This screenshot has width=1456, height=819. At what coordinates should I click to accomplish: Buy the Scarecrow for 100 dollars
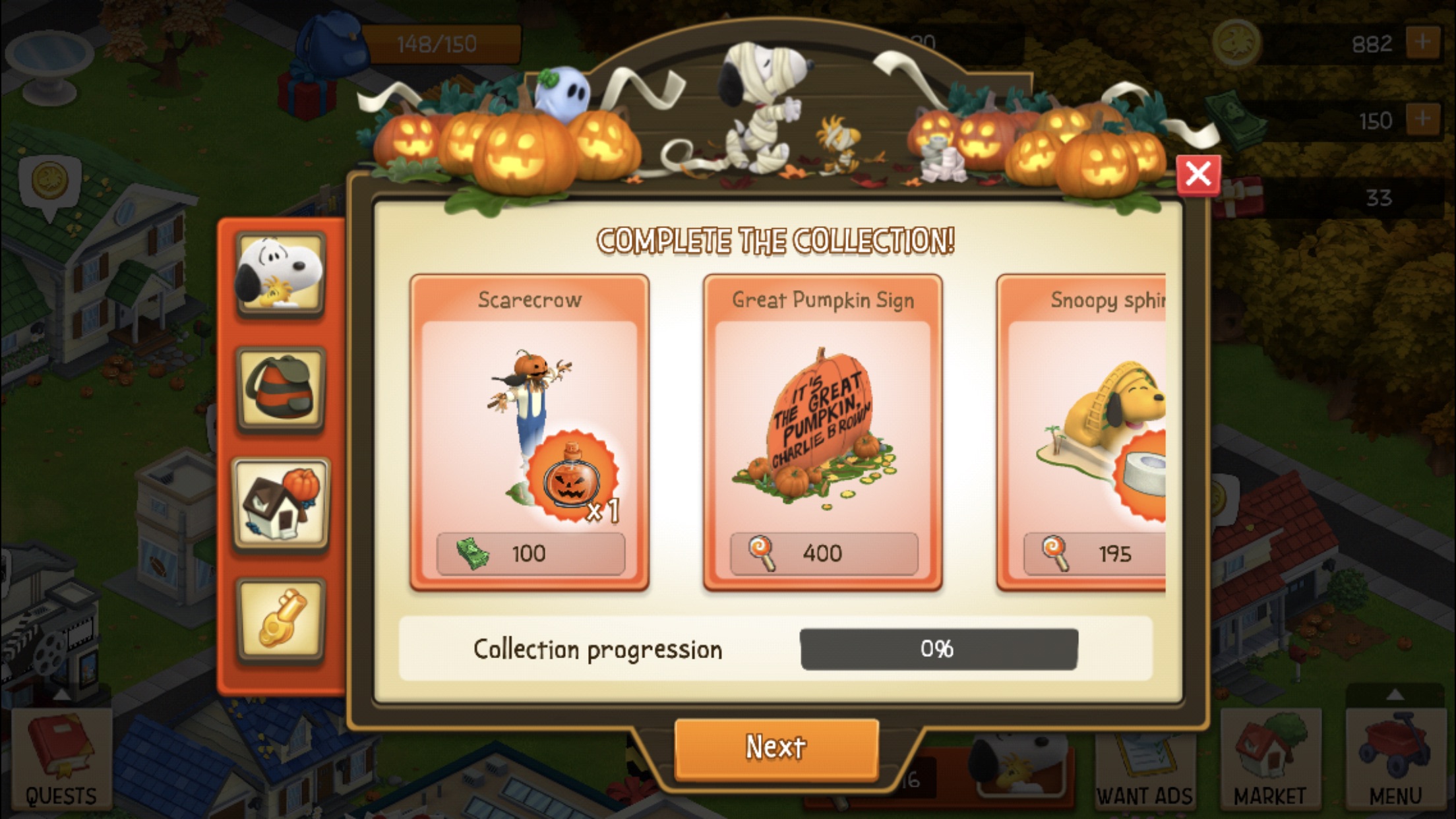pos(530,553)
